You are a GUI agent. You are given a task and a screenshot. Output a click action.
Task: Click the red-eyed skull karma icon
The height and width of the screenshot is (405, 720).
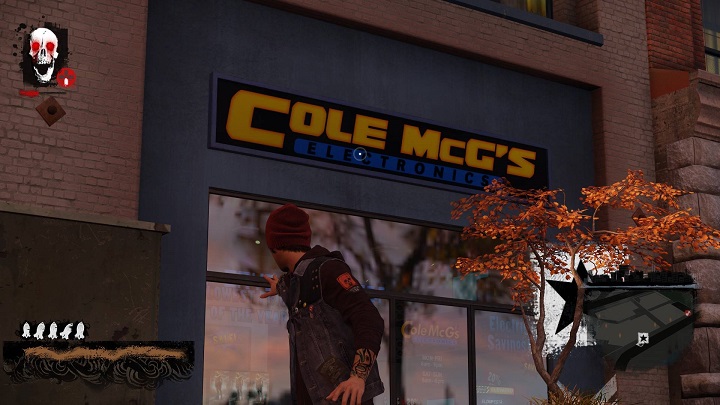43,55
